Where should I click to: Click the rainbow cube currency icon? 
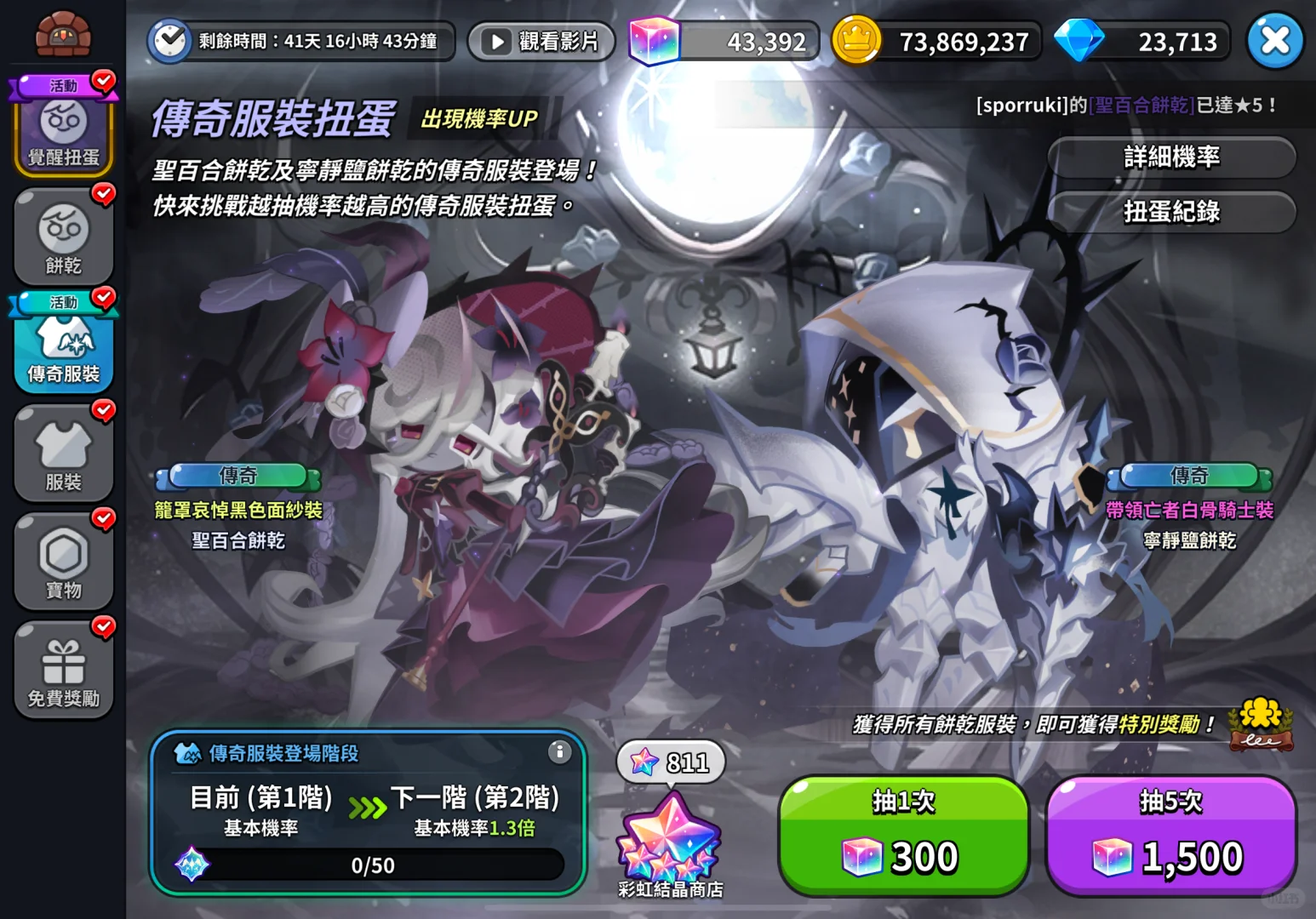653,40
